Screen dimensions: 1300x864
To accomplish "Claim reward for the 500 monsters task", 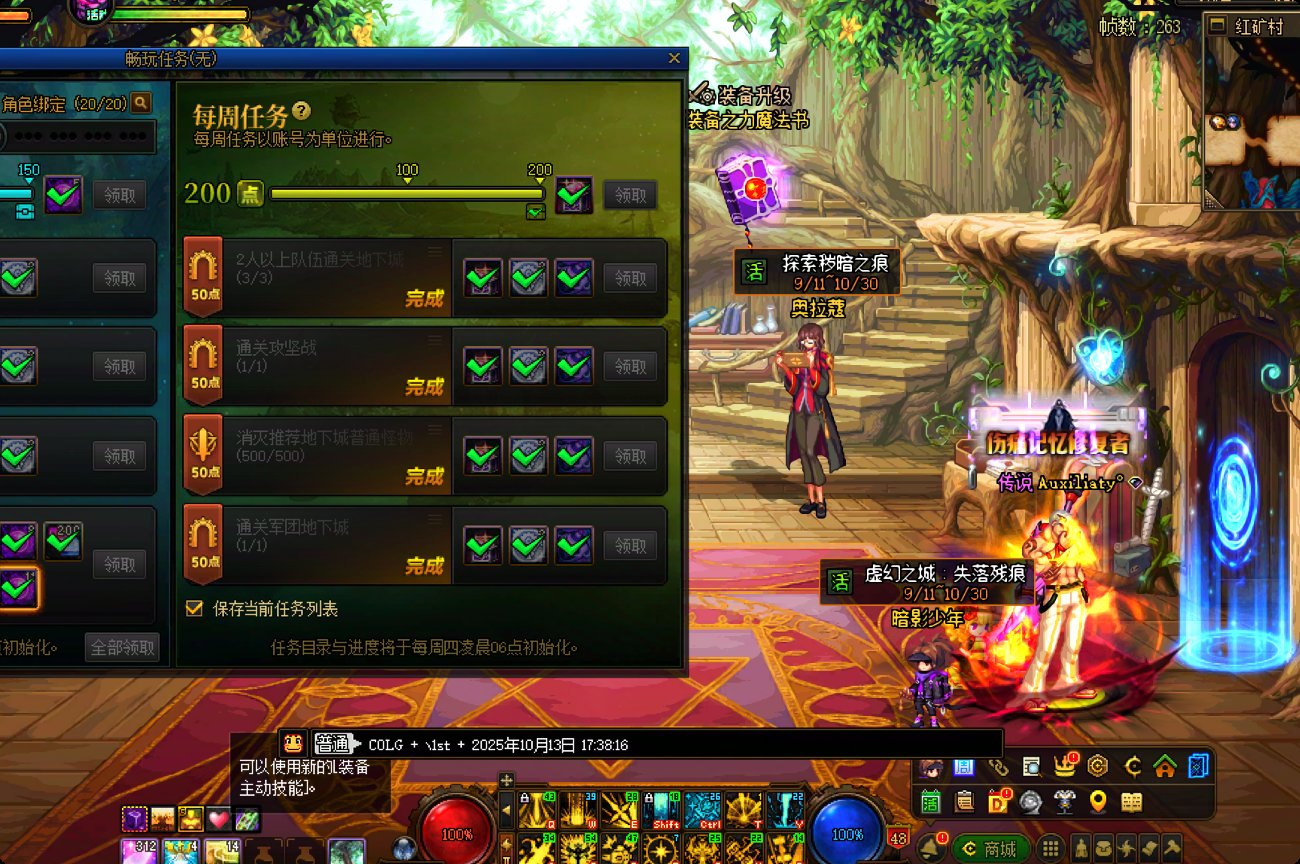I will point(630,456).
